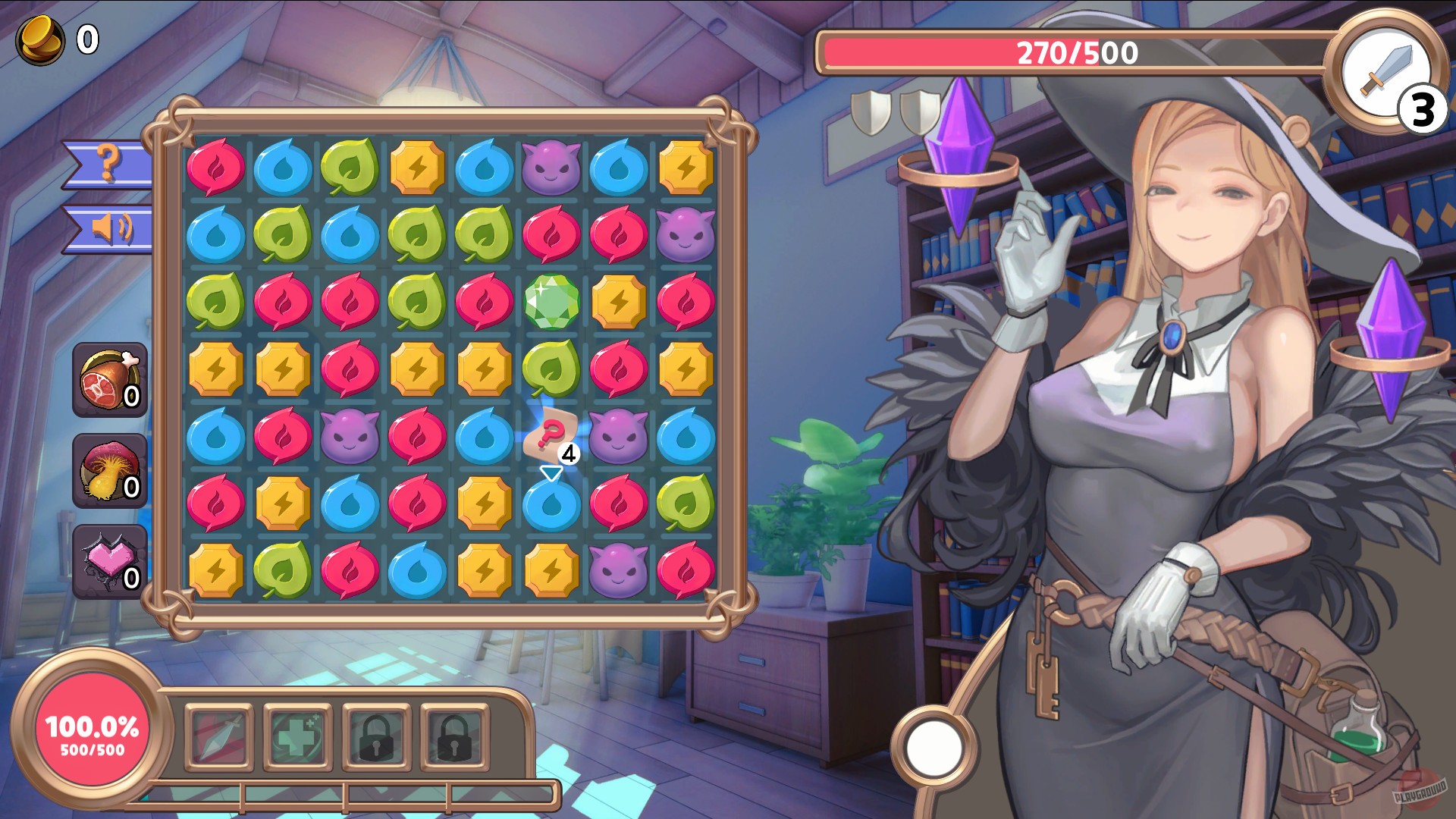Select the meat leg item

point(108,379)
